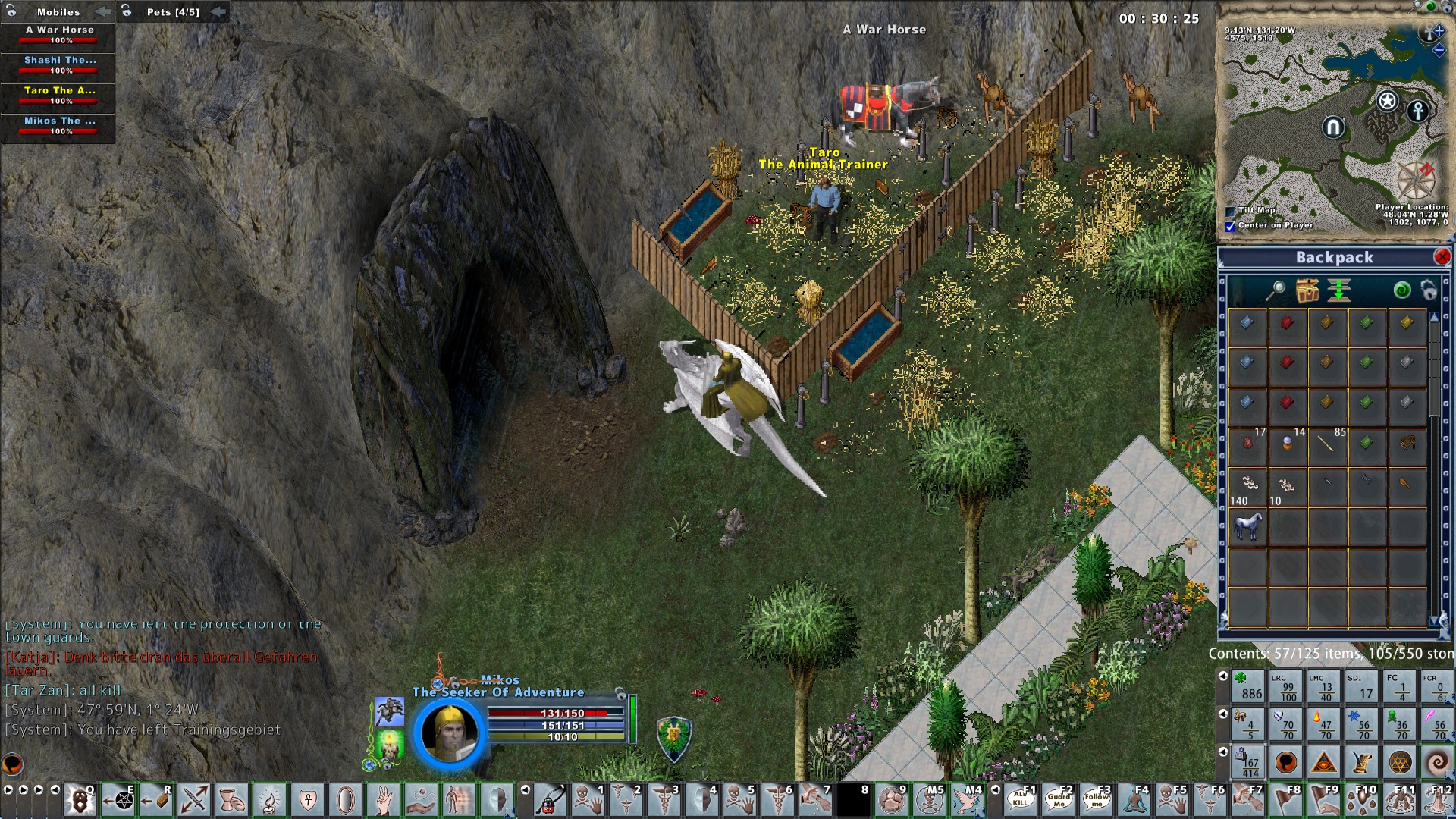
Task: Click the quill and scroll icon
Action: [x=1362, y=762]
